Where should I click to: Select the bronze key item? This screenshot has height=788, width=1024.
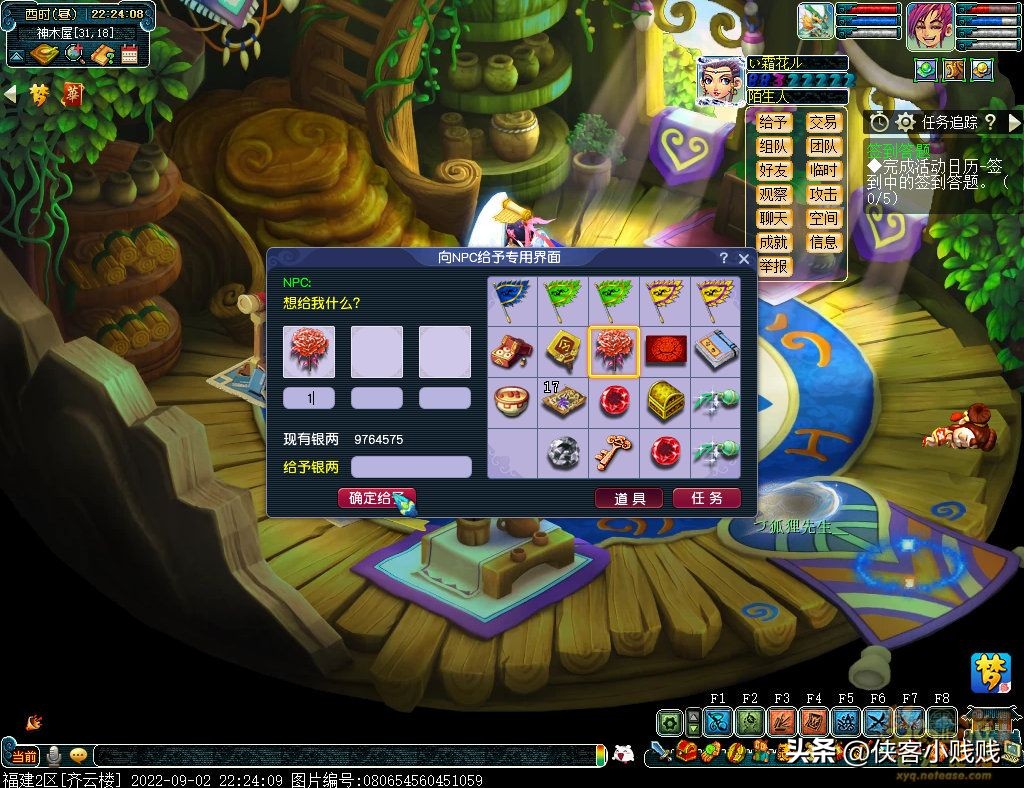(613, 452)
